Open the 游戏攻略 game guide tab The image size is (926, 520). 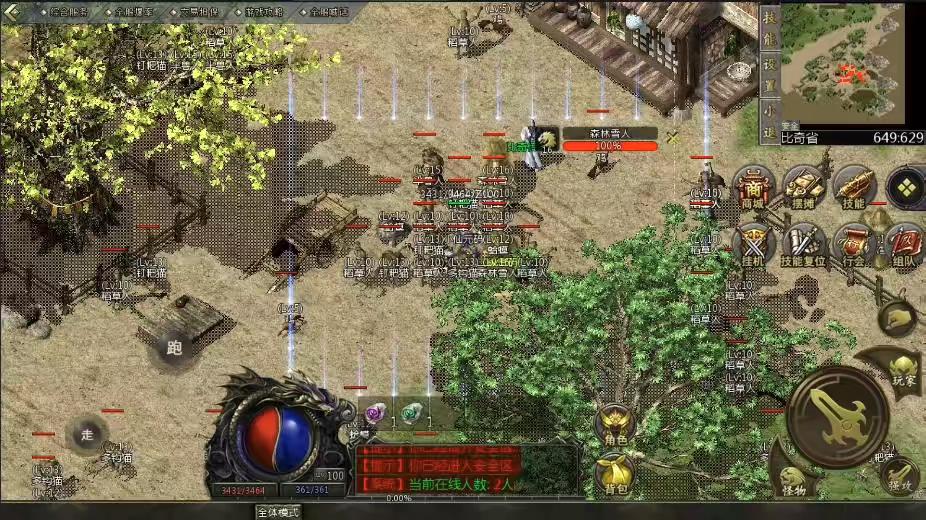coord(264,12)
